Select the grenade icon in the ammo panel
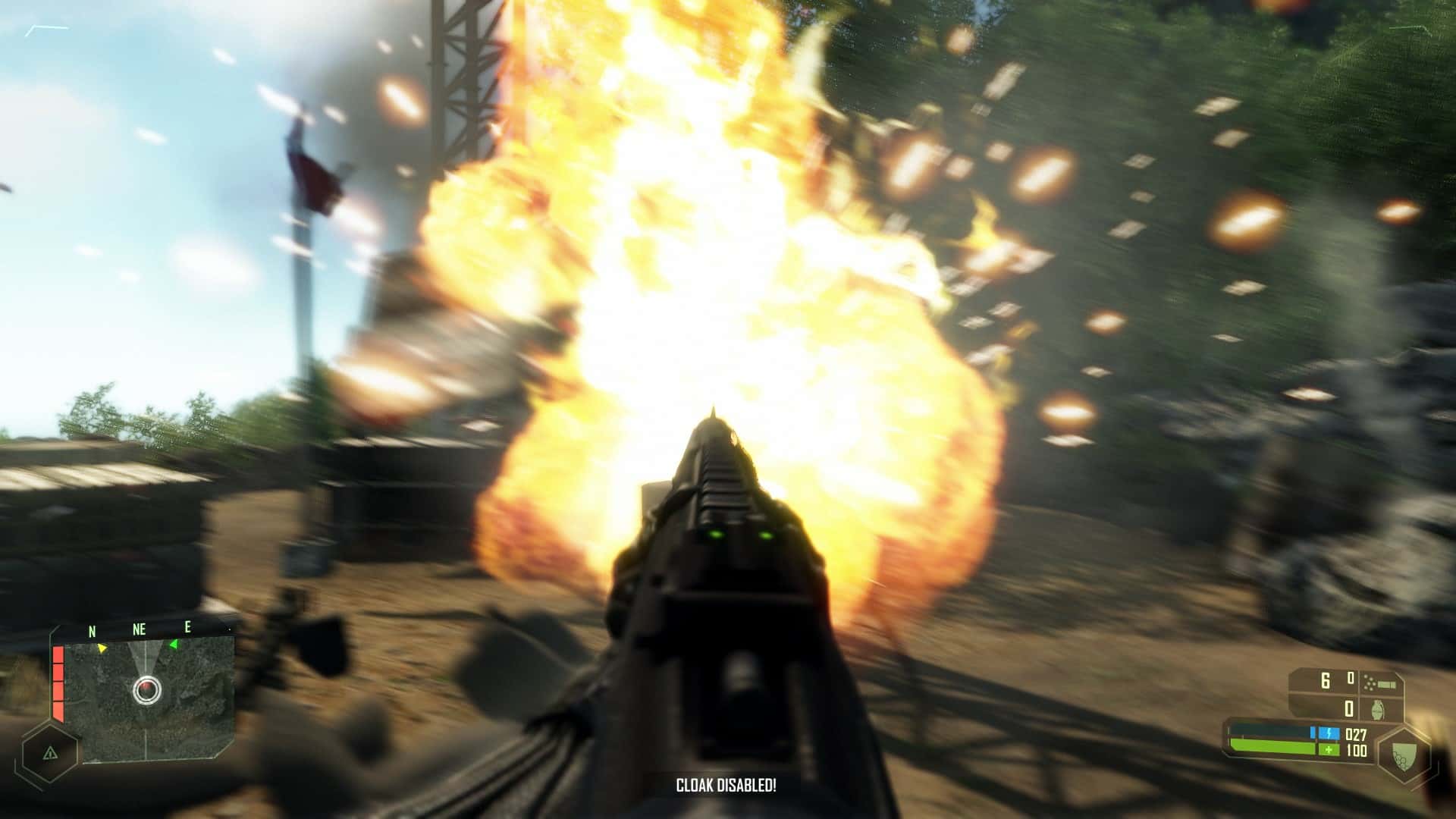 click(1377, 711)
